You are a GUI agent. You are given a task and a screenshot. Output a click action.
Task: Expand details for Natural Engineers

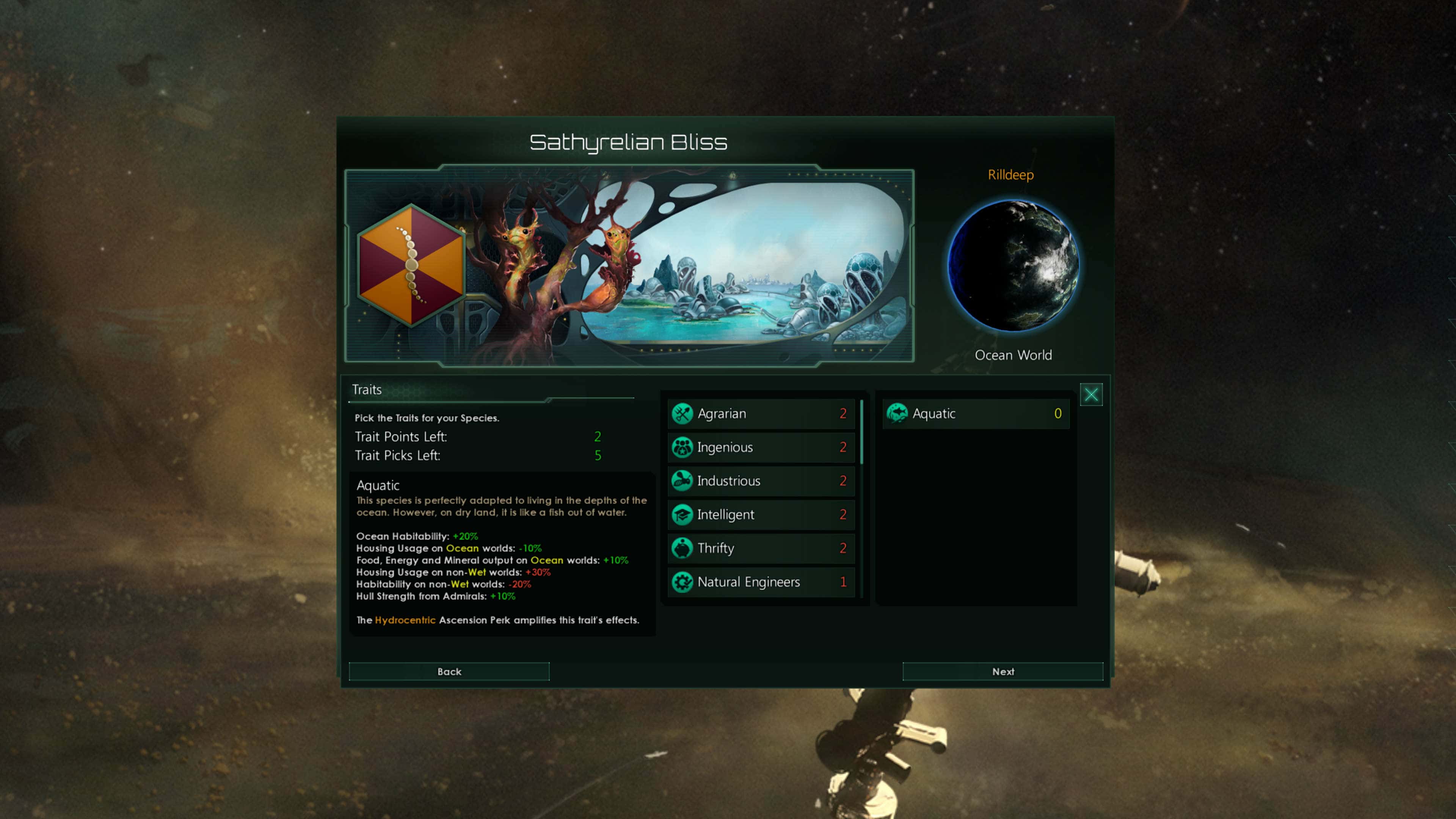[760, 582]
